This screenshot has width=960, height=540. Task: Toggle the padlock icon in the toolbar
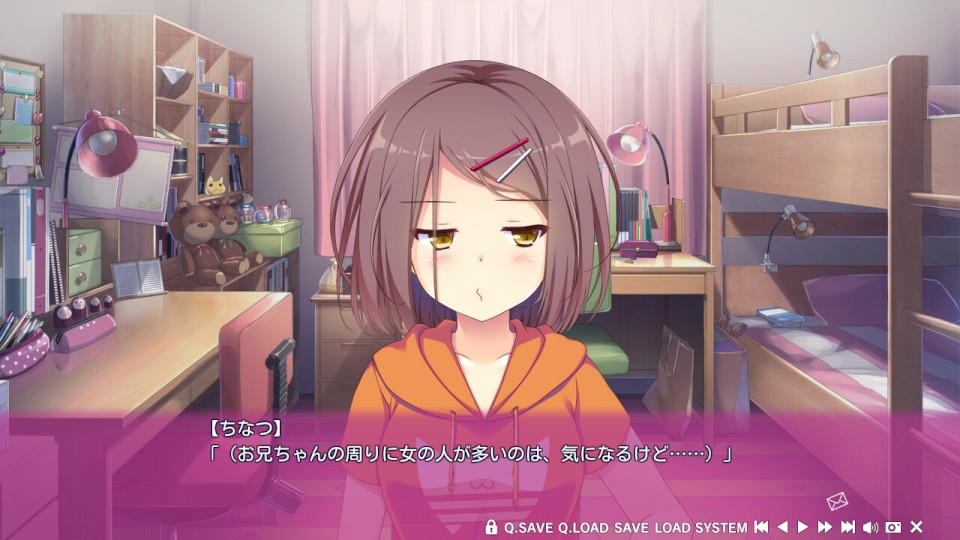(491, 527)
